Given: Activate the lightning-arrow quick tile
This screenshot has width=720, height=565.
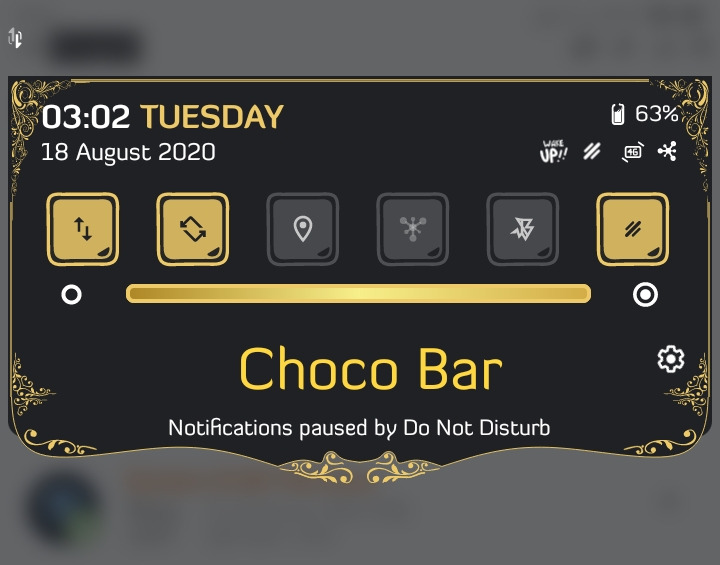Looking at the screenshot, I should (x=523, y=229).
